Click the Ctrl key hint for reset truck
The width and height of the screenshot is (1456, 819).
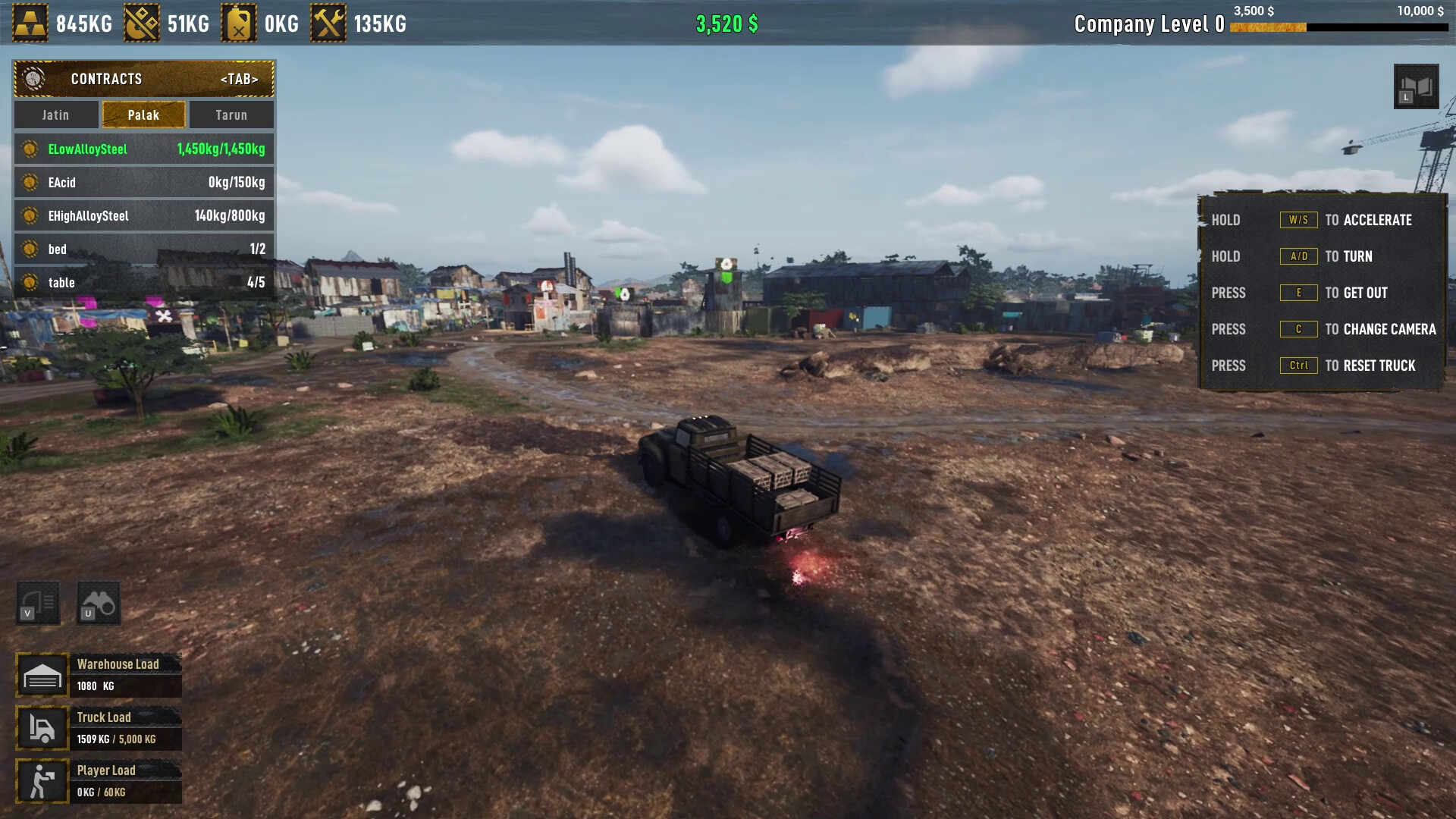click(x=1298, y=366)
